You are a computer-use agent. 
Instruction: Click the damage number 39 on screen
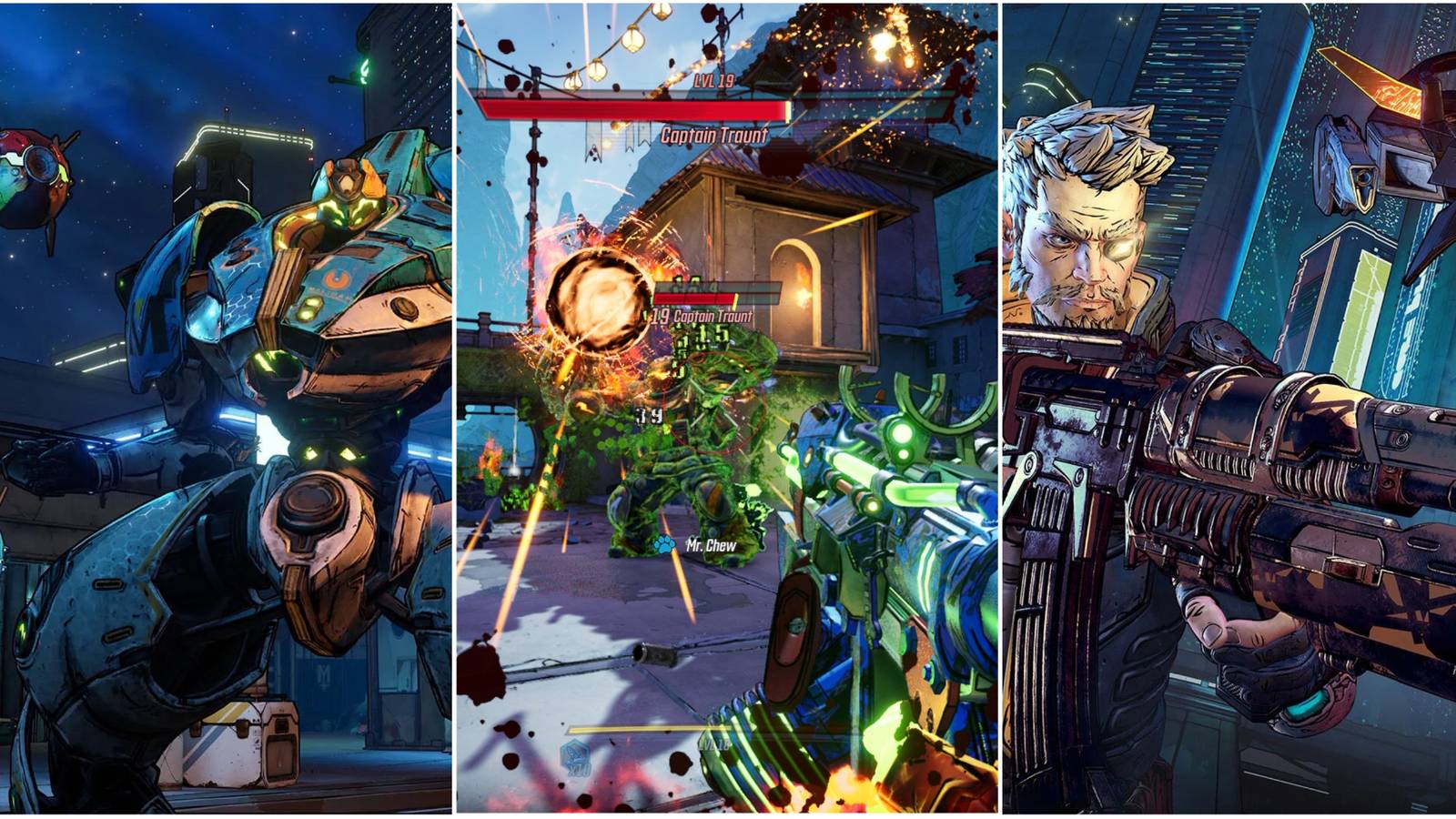click(650, 415)
